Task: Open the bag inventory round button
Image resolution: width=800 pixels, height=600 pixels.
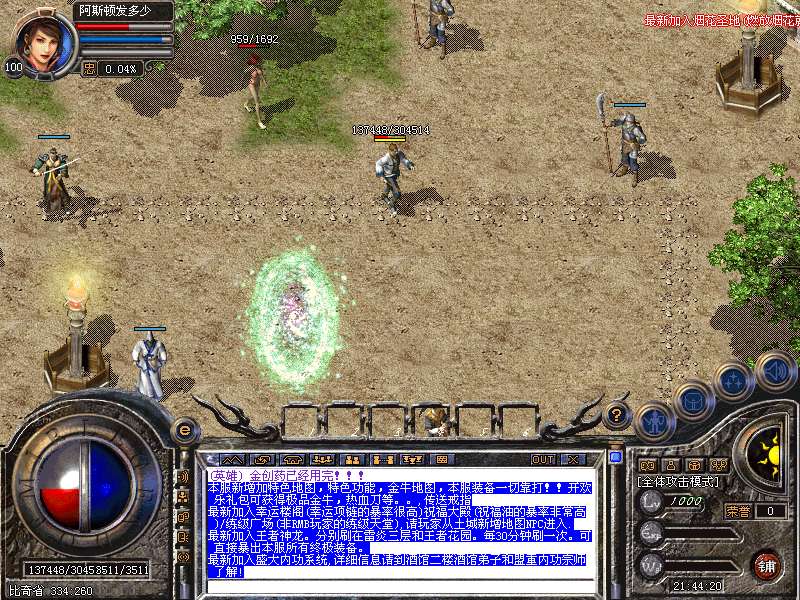Action: 693,402
